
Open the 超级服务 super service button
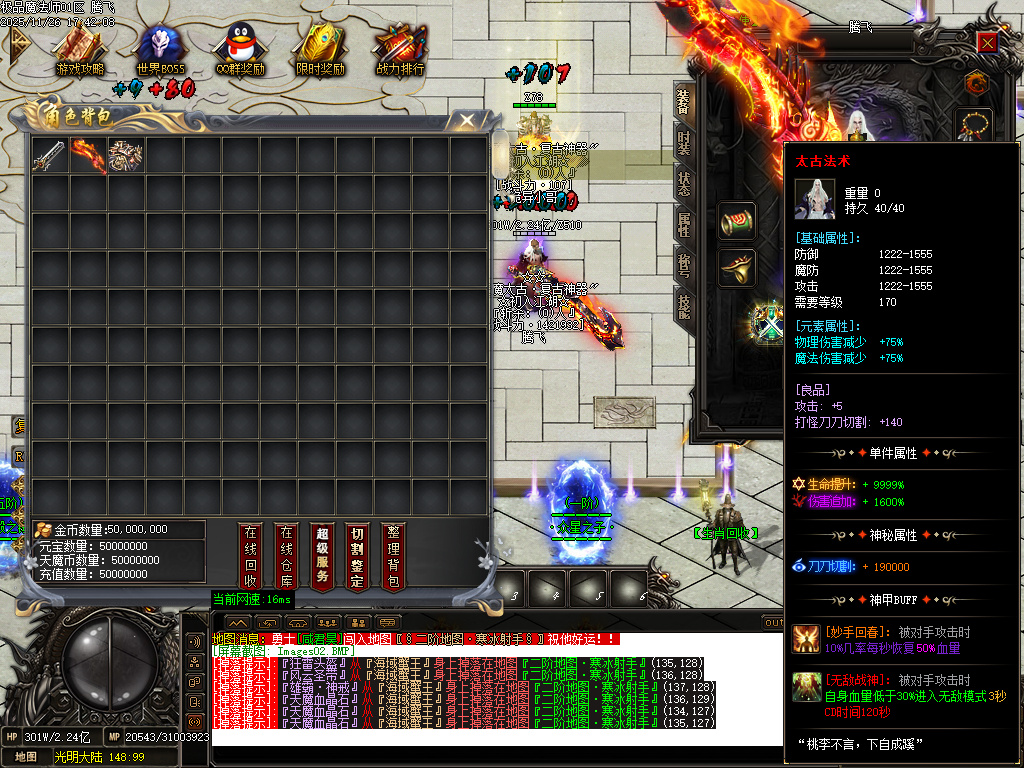tap(321, 556)
